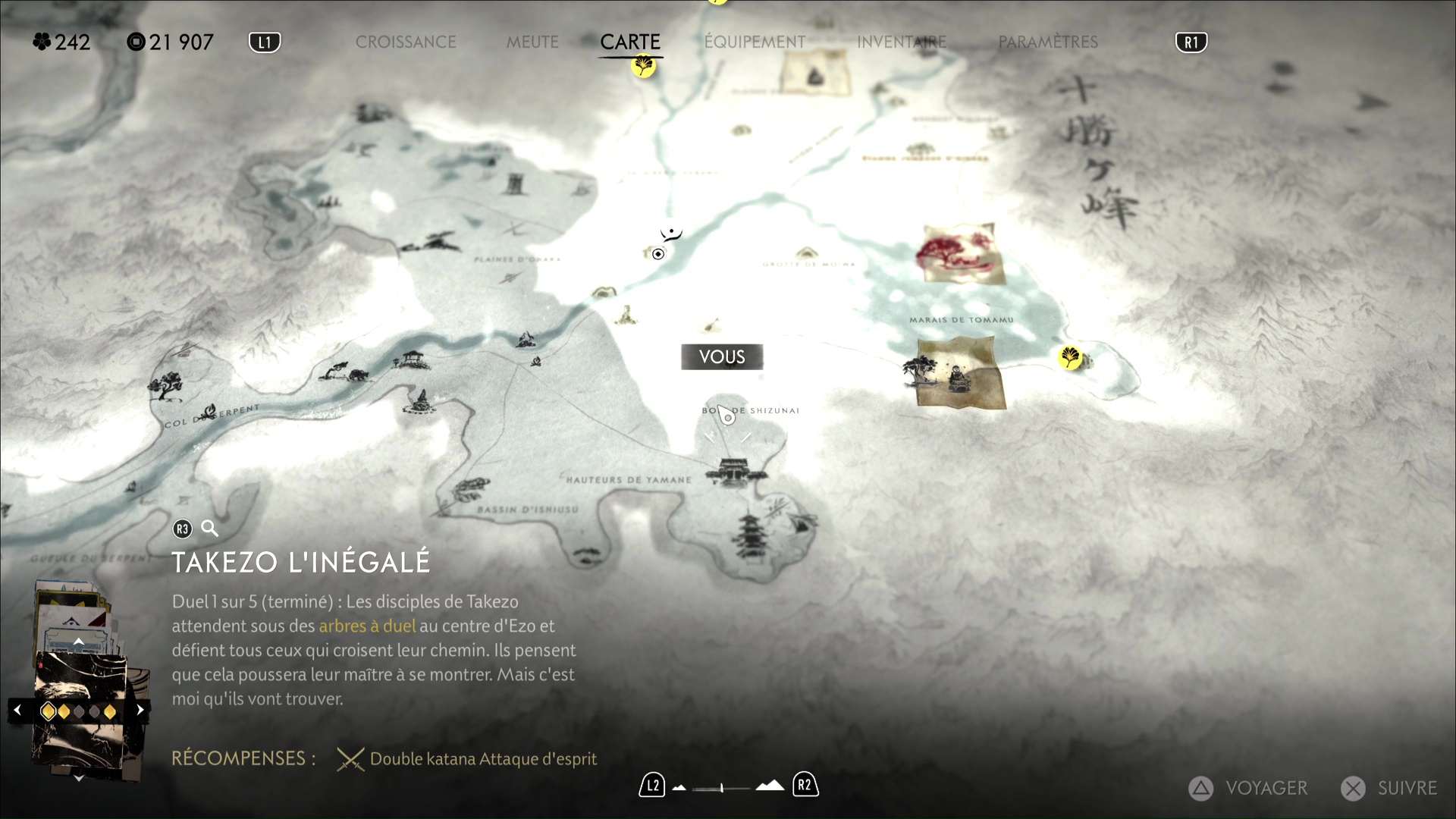Select the red-stained map fragment above Marais de Tomamu

[x=962, y=253]
